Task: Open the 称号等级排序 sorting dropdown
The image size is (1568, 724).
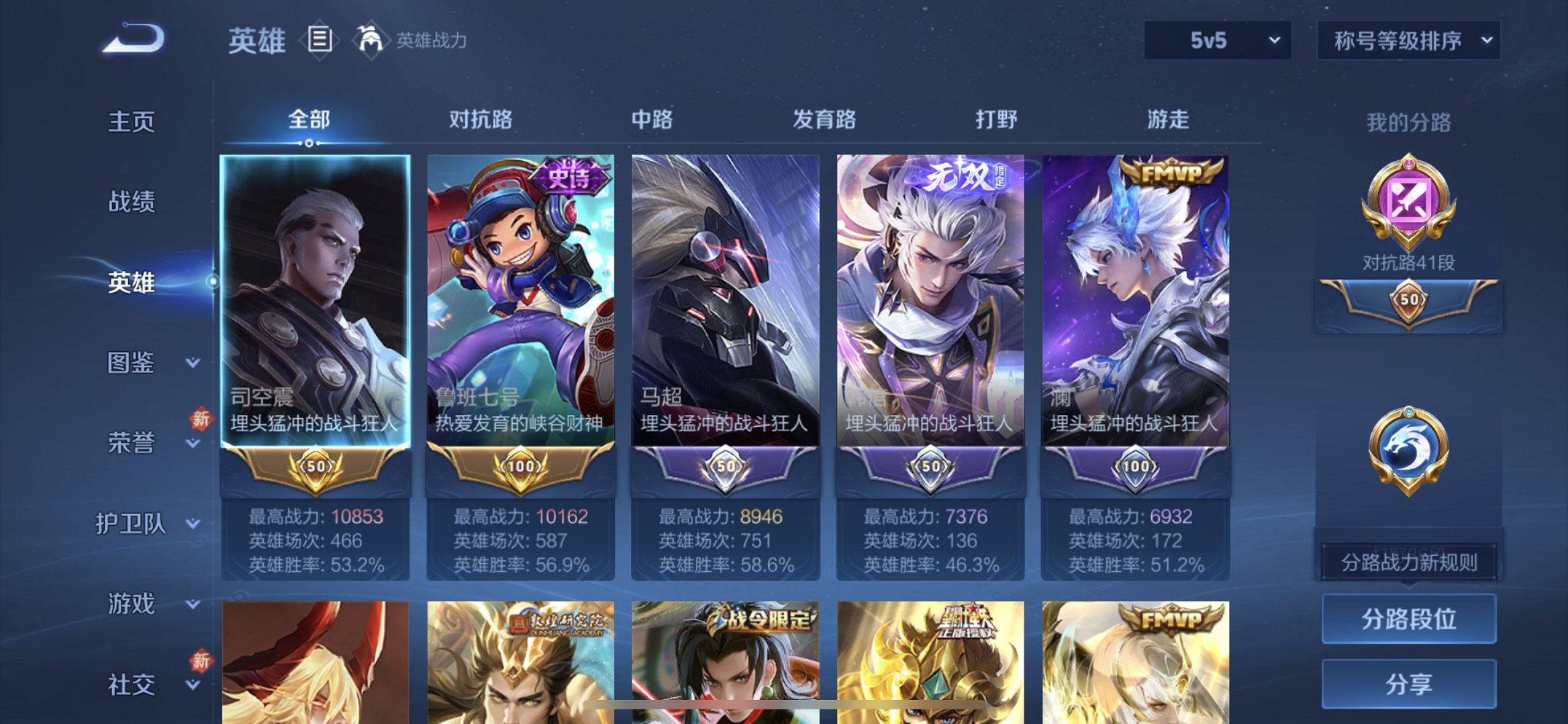Action: click(x=1408, y=42)
